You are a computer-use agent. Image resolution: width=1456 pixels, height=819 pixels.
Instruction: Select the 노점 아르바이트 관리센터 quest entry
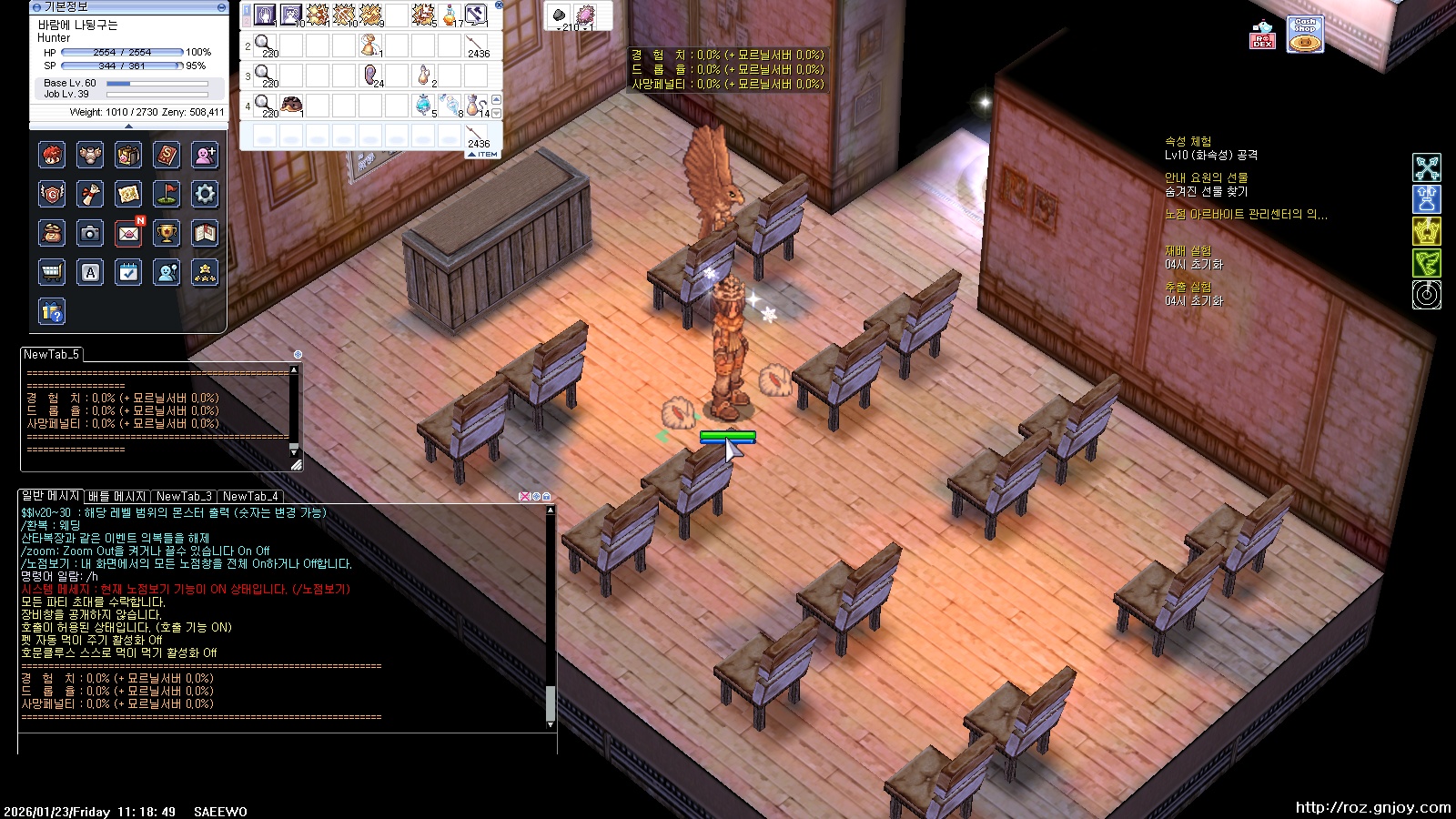[x=1245, y=215]
